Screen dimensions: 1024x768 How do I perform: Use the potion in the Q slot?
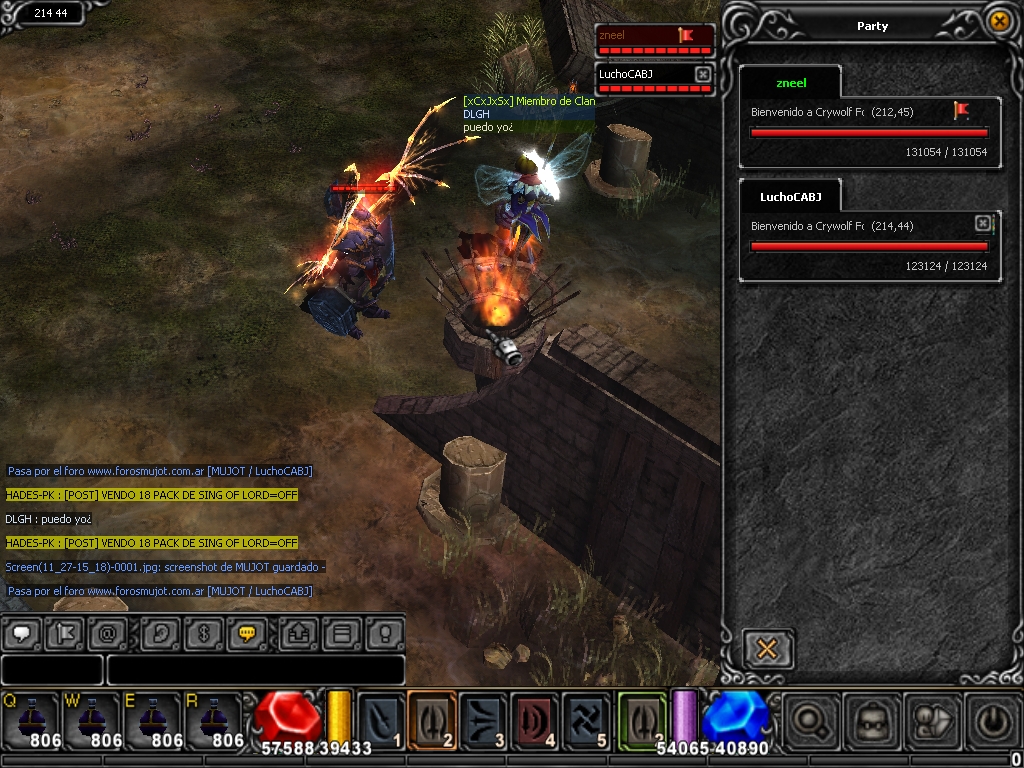pos(31,719)
